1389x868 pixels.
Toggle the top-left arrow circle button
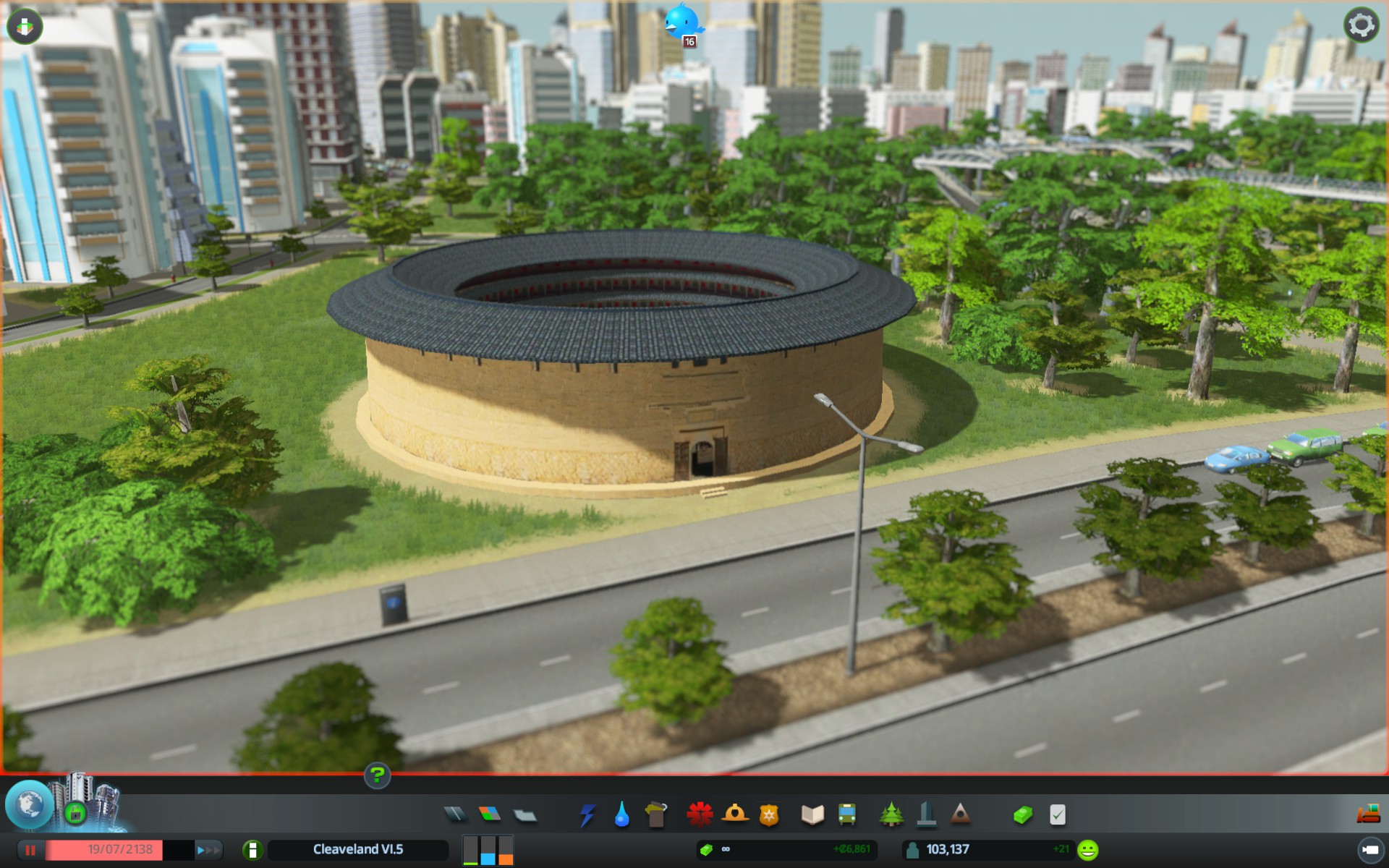pos(25,27)
